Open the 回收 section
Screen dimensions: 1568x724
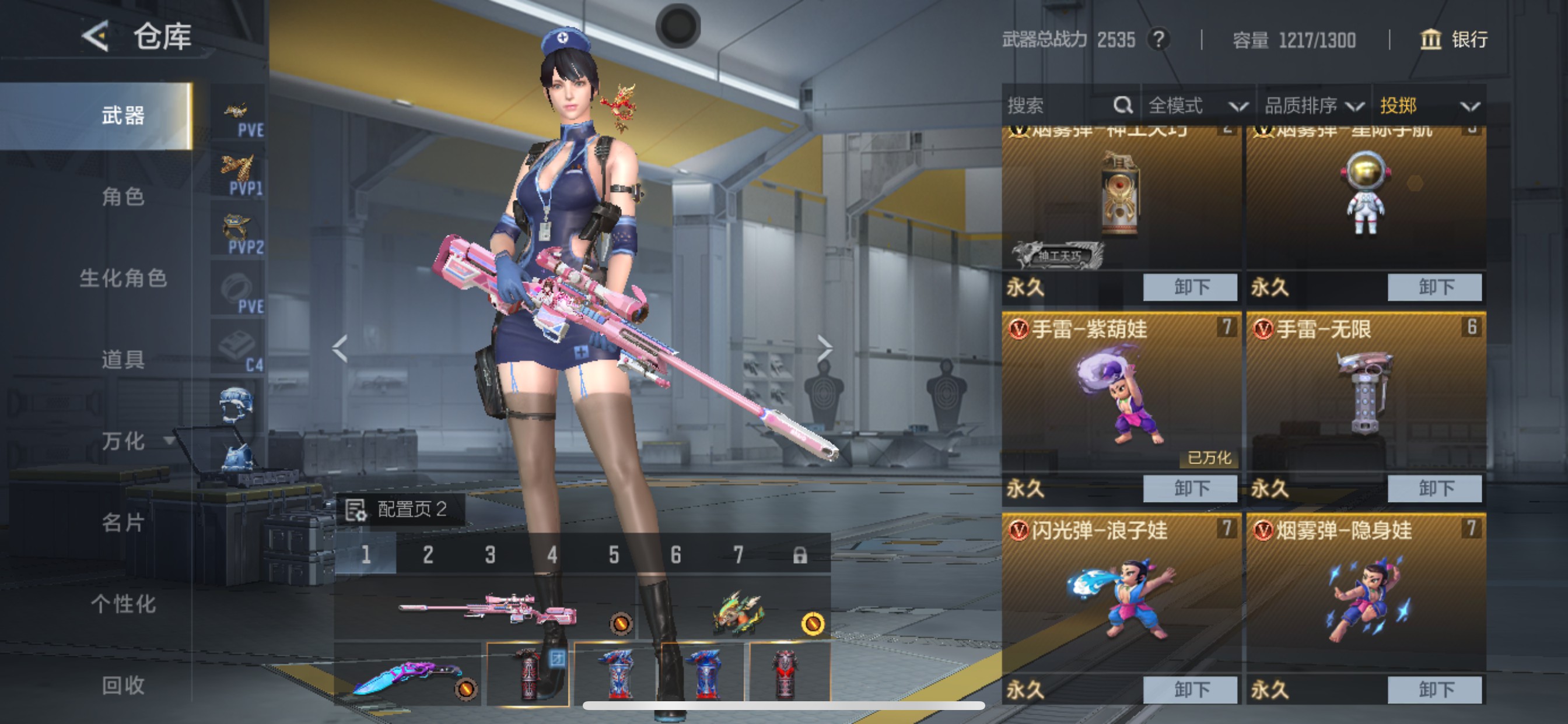point(123,685)
